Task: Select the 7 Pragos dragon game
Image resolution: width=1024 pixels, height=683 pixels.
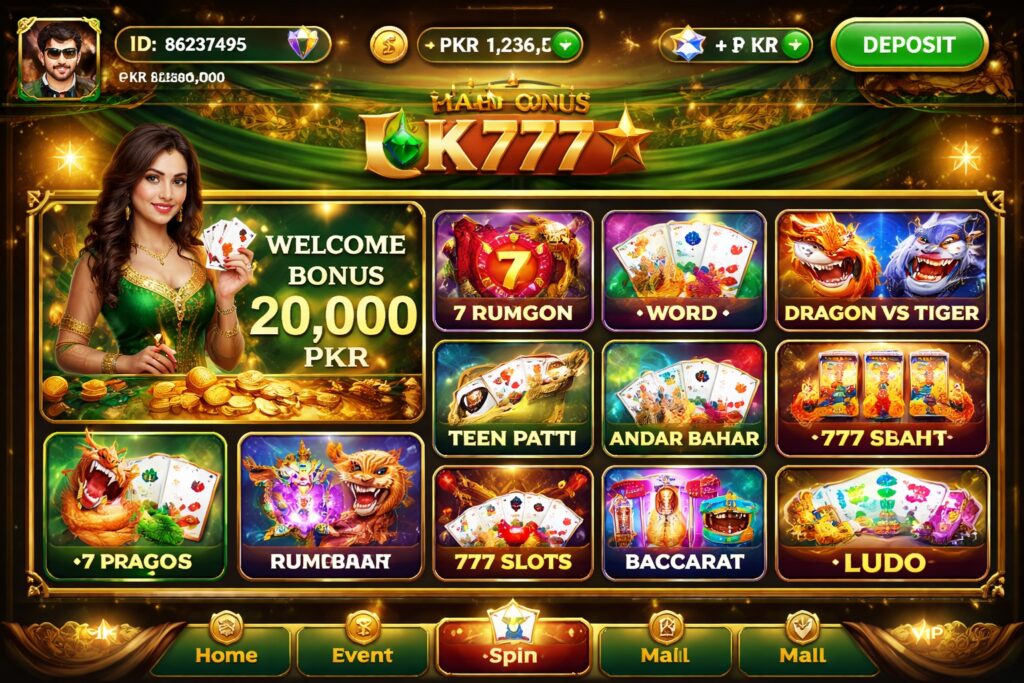Action: [135, 505]
